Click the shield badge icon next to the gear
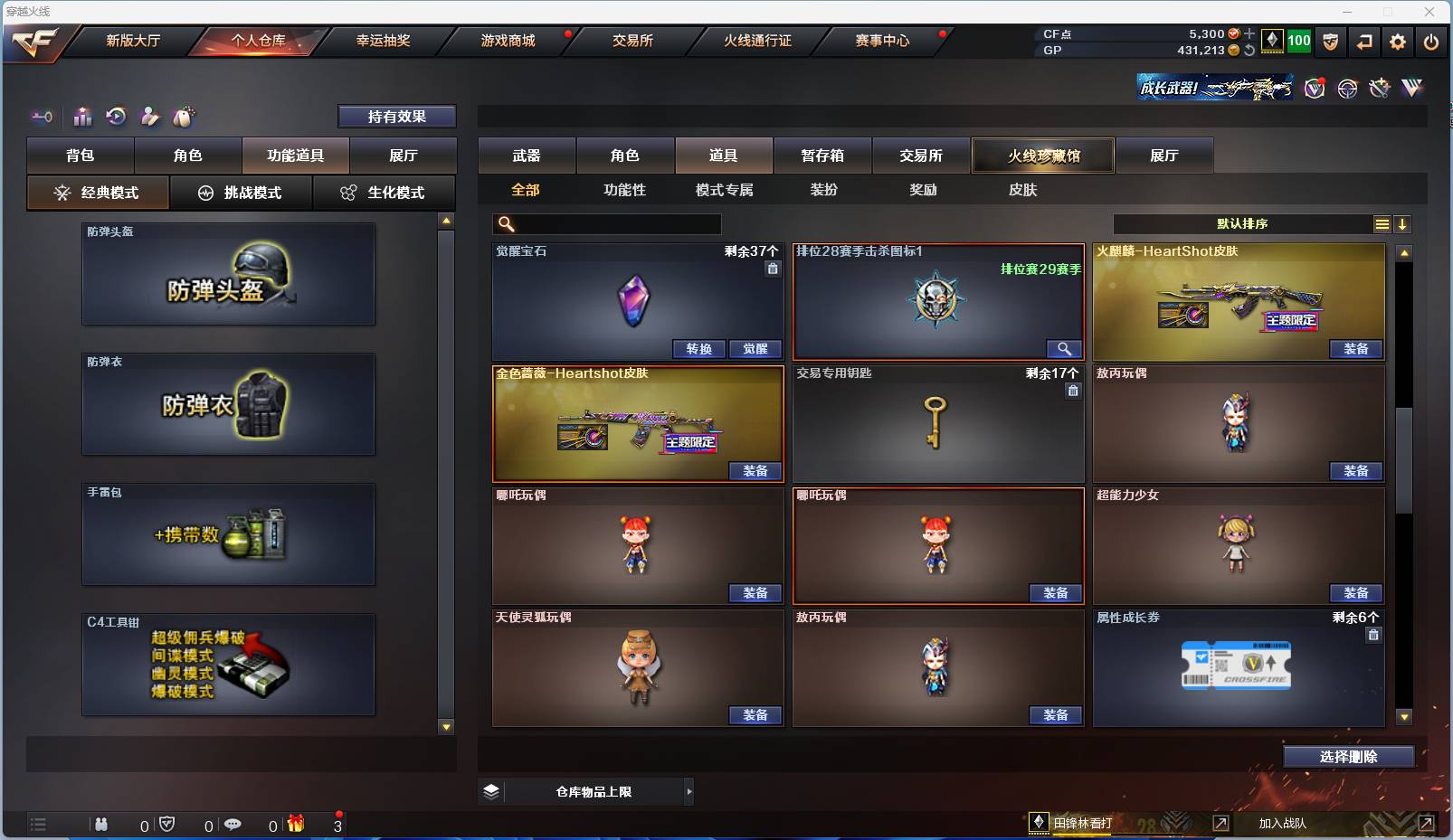This screenshot has width=1453, height=840. point(1330,42)
